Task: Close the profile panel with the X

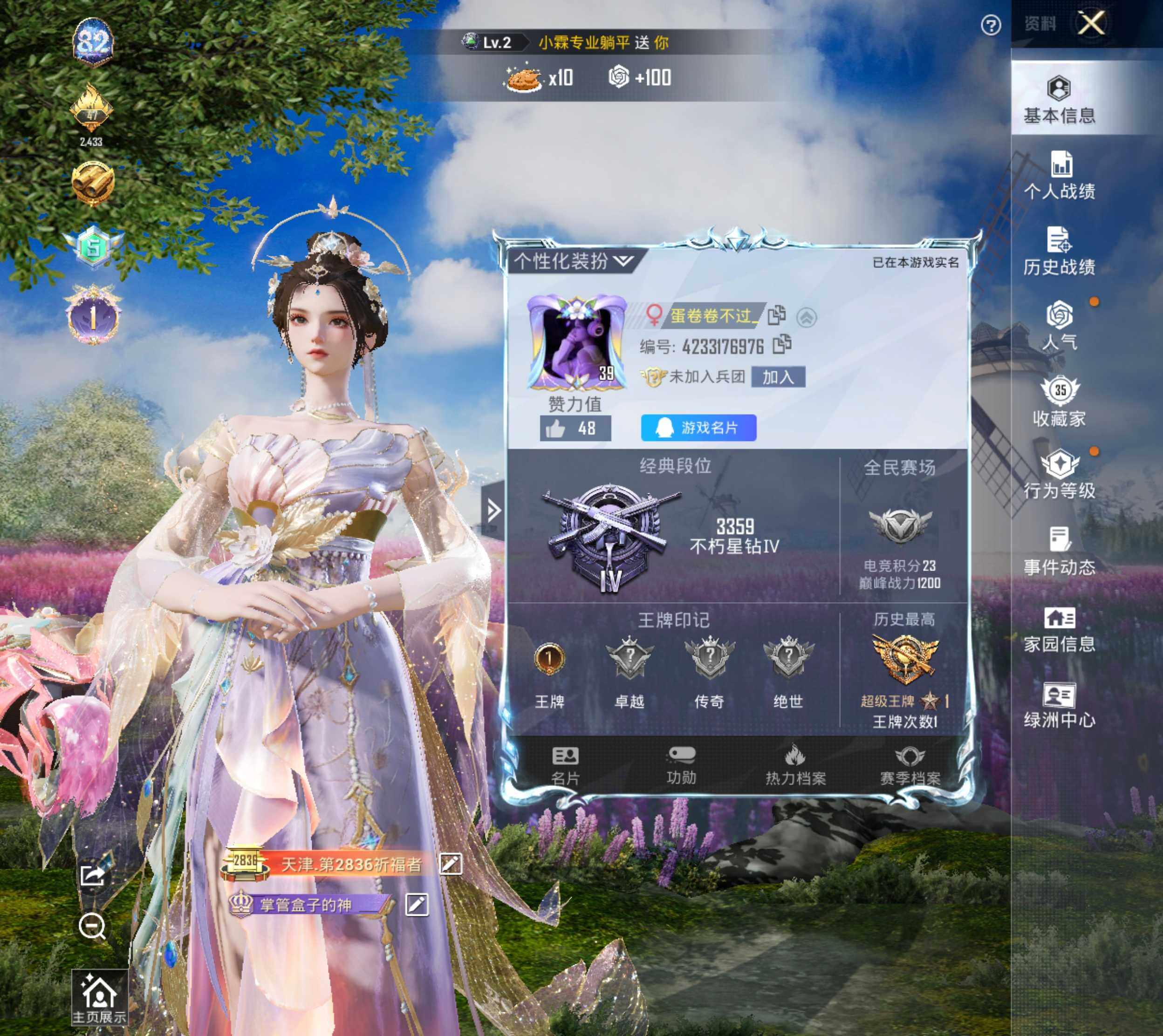Action: click(x=1091, y=23)
